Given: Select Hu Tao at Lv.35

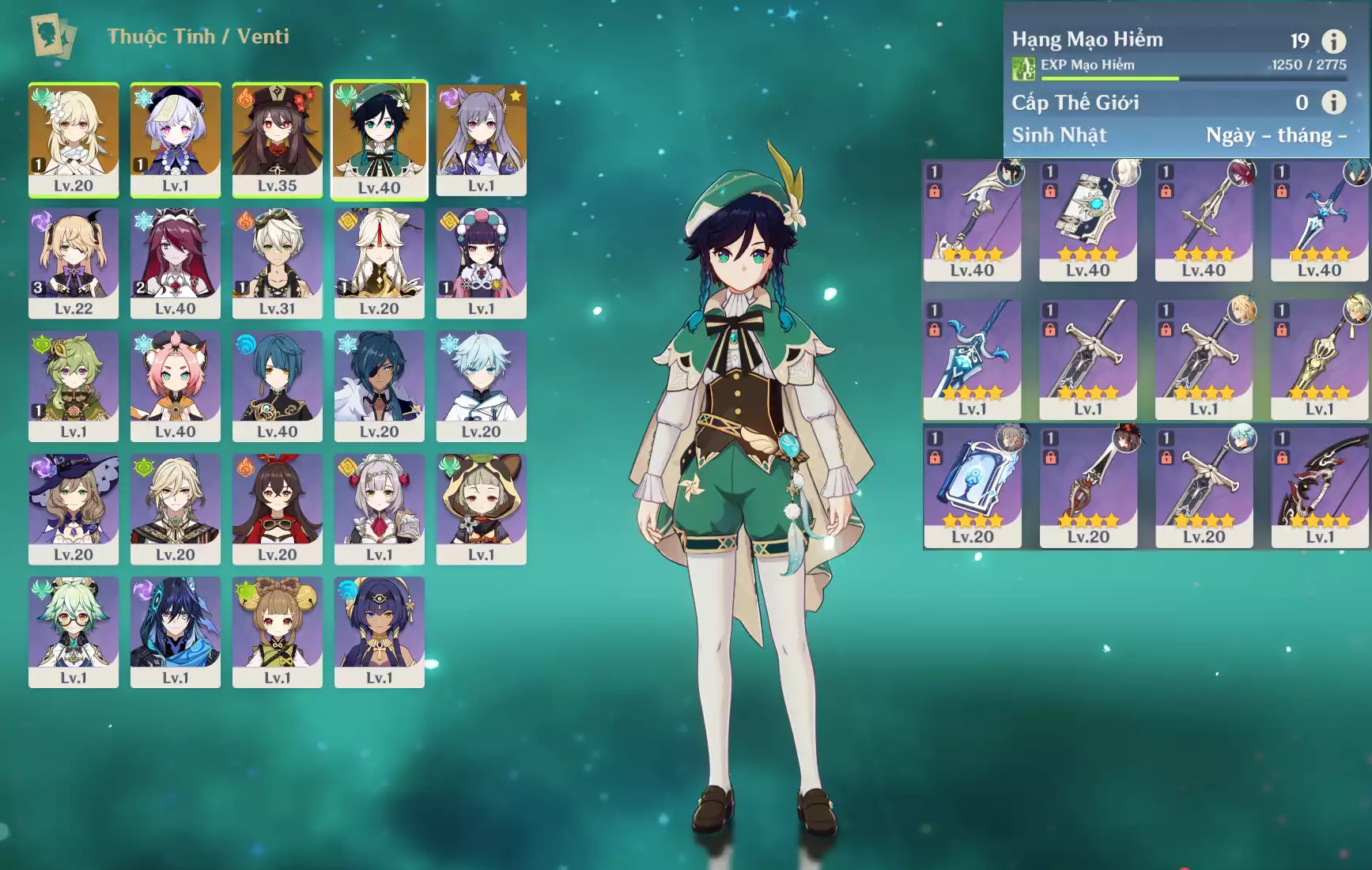Looking at the screenshot, I should tap(277, 139).
